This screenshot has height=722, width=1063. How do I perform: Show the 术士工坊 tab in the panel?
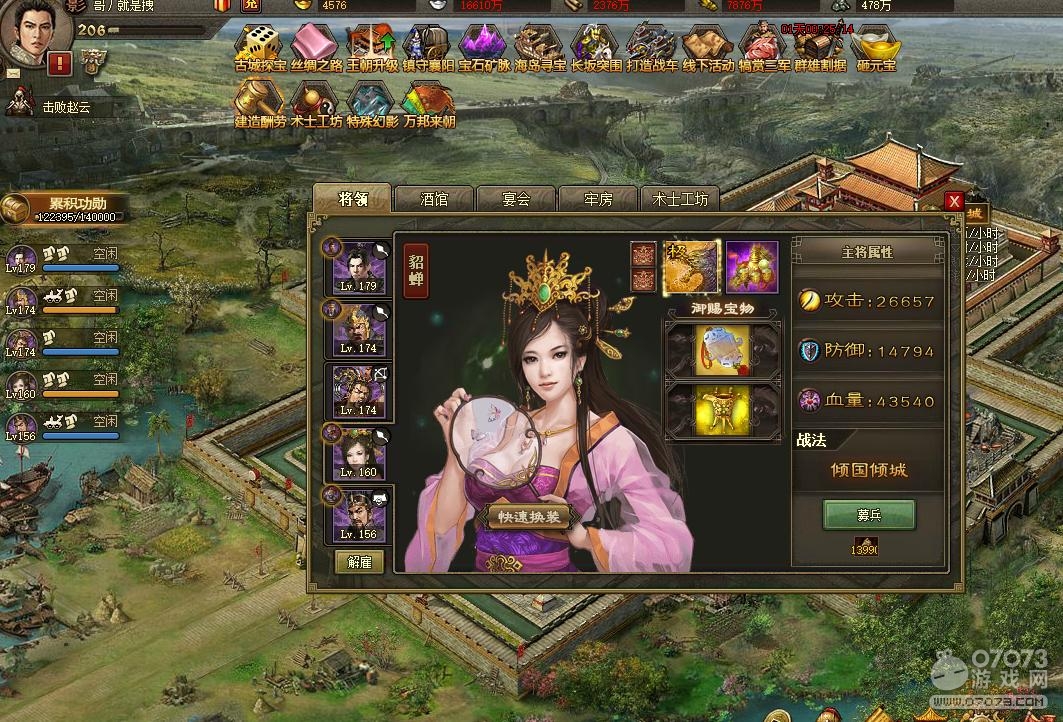(680, 199)
